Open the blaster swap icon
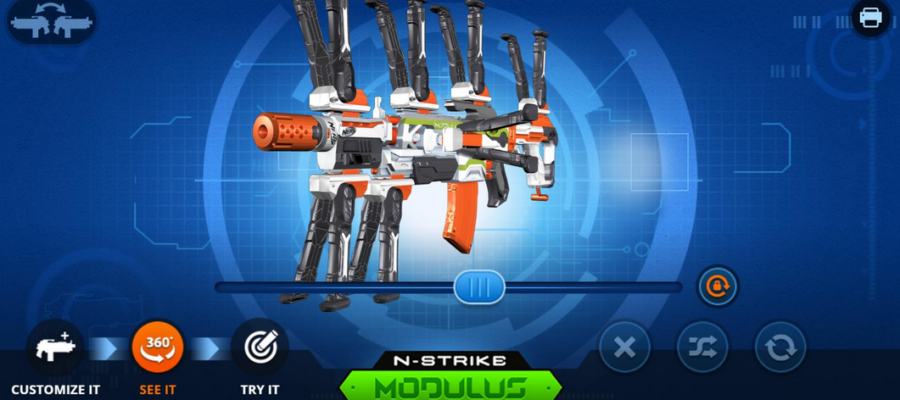Viewport: 900px width, 400px height. (52, 21)
